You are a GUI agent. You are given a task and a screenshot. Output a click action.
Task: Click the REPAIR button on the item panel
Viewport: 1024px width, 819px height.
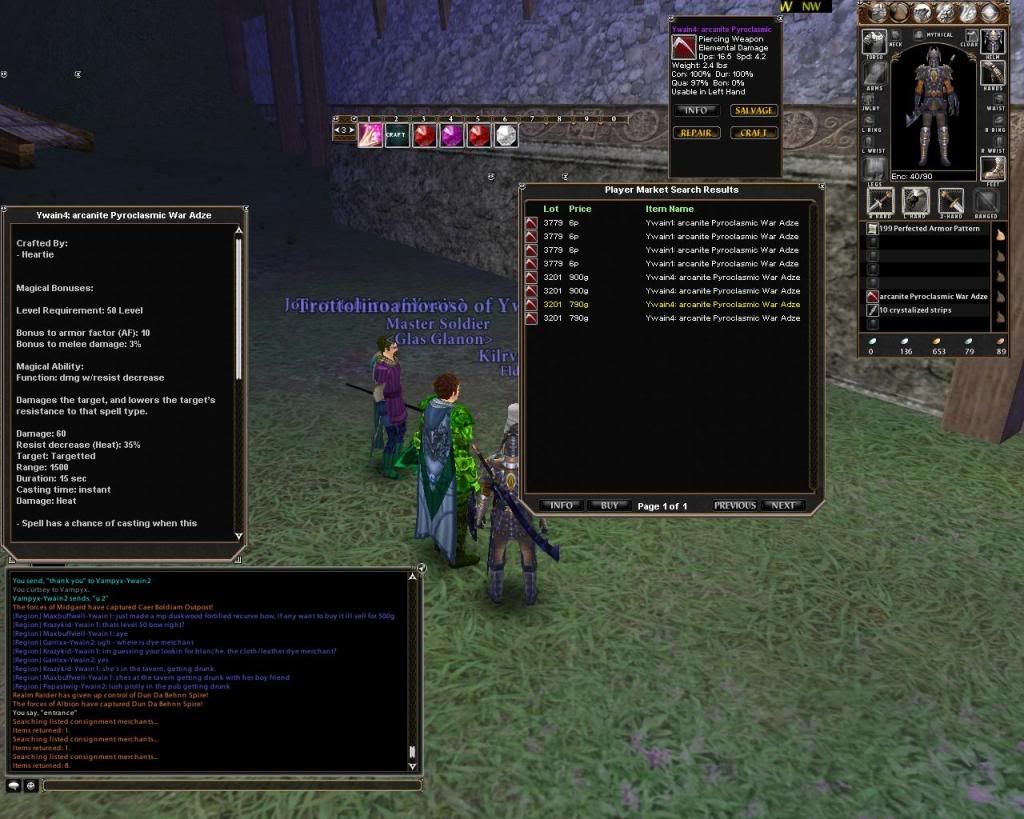pos(696,133)
